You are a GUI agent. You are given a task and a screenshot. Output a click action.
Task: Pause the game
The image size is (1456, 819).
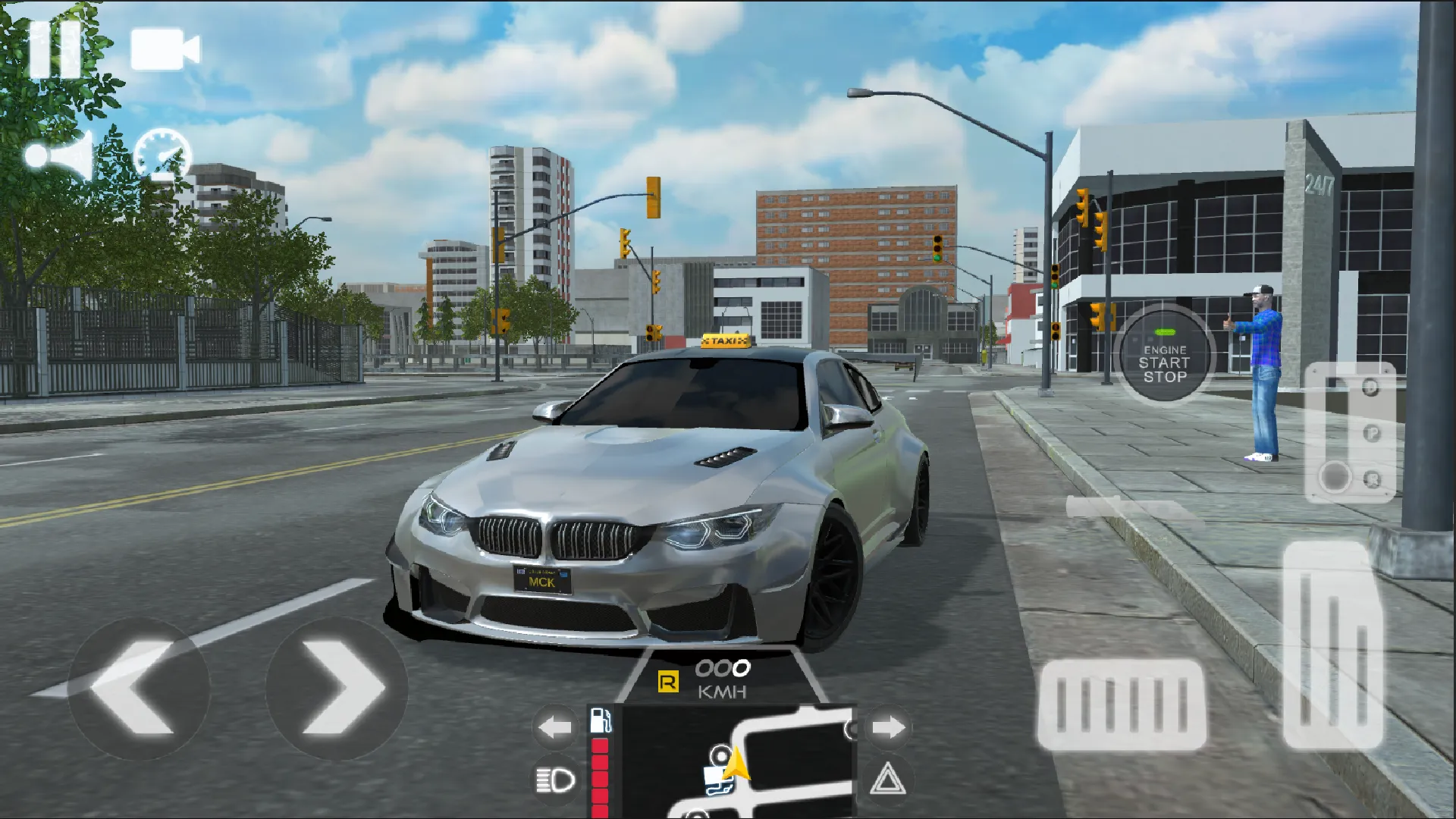(x=53, y=48)
